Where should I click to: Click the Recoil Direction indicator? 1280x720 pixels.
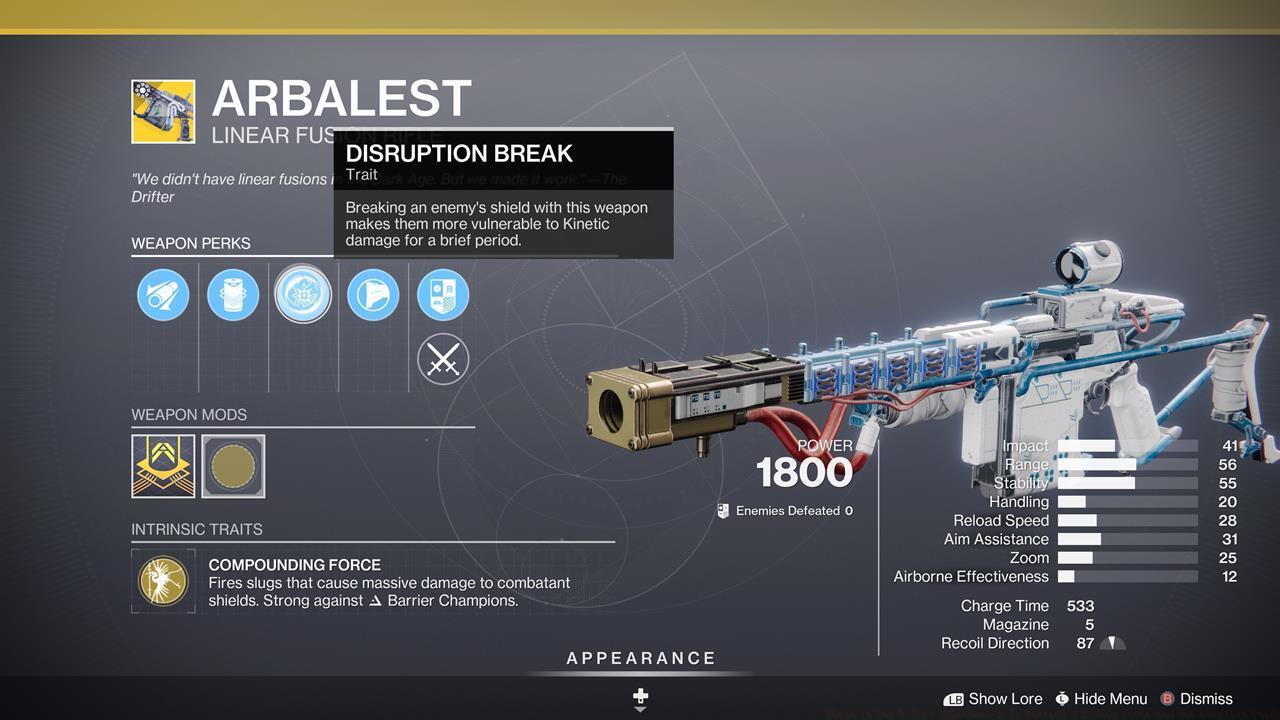(1113, 643)
